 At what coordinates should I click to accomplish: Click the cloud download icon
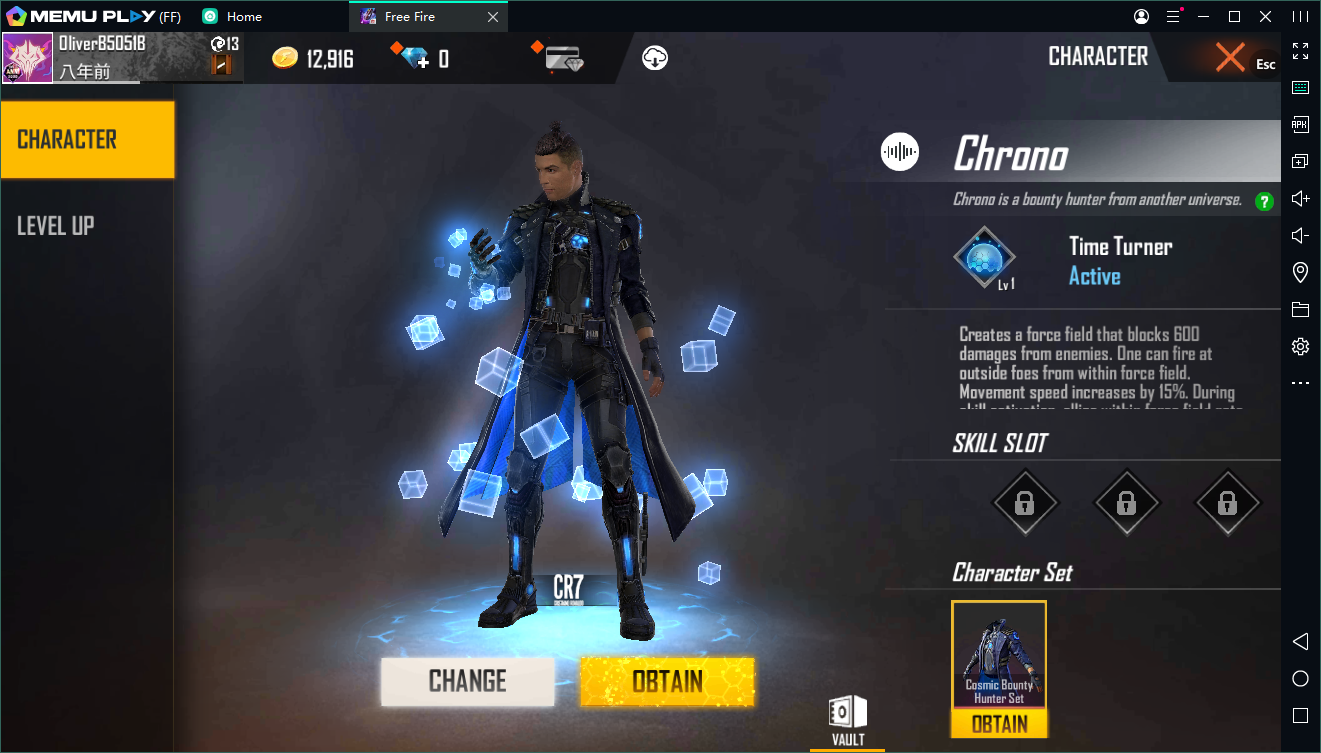(x=655, y=58)
